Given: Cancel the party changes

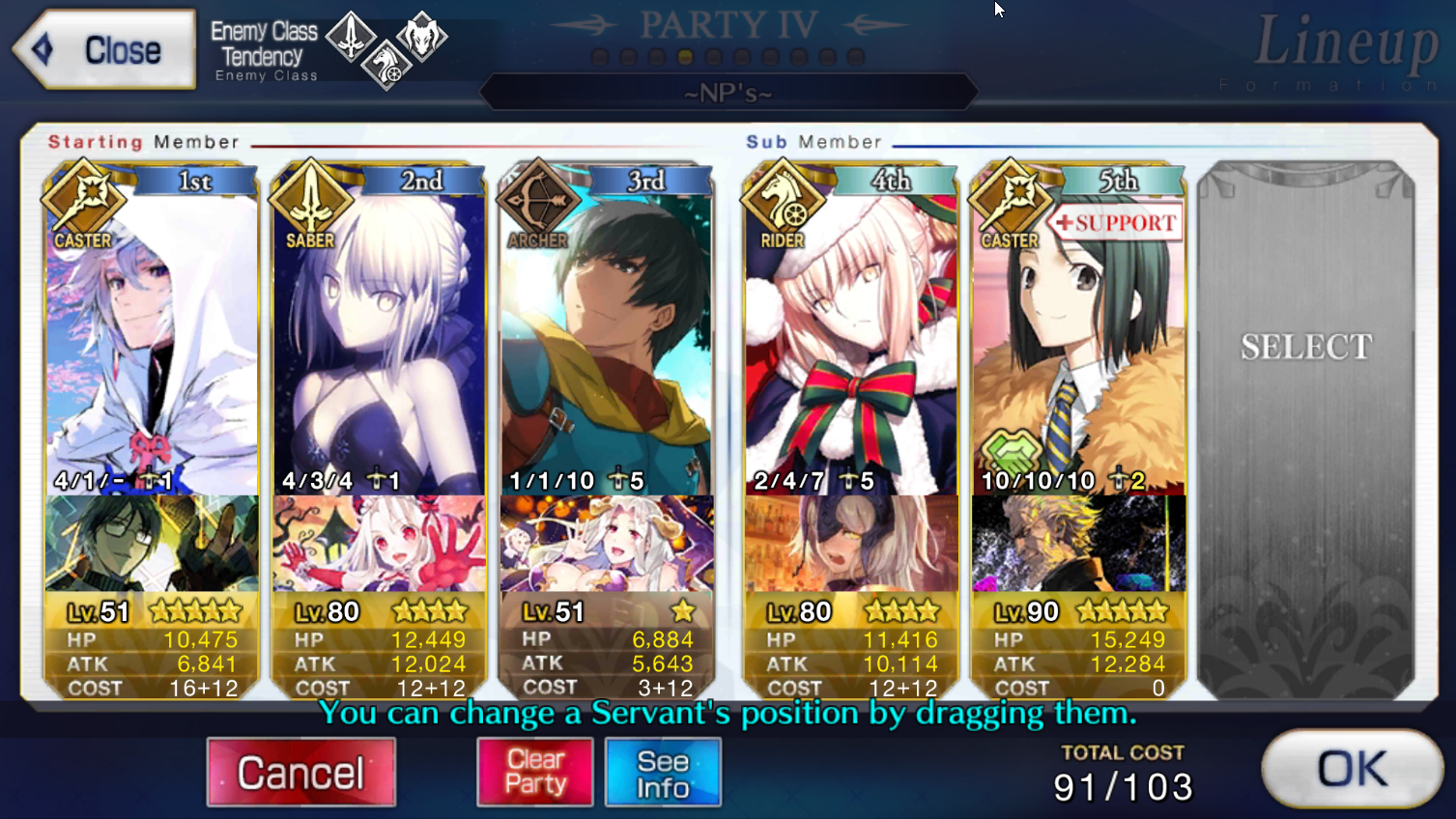Looking at the screenshot, I should (300, 773).
